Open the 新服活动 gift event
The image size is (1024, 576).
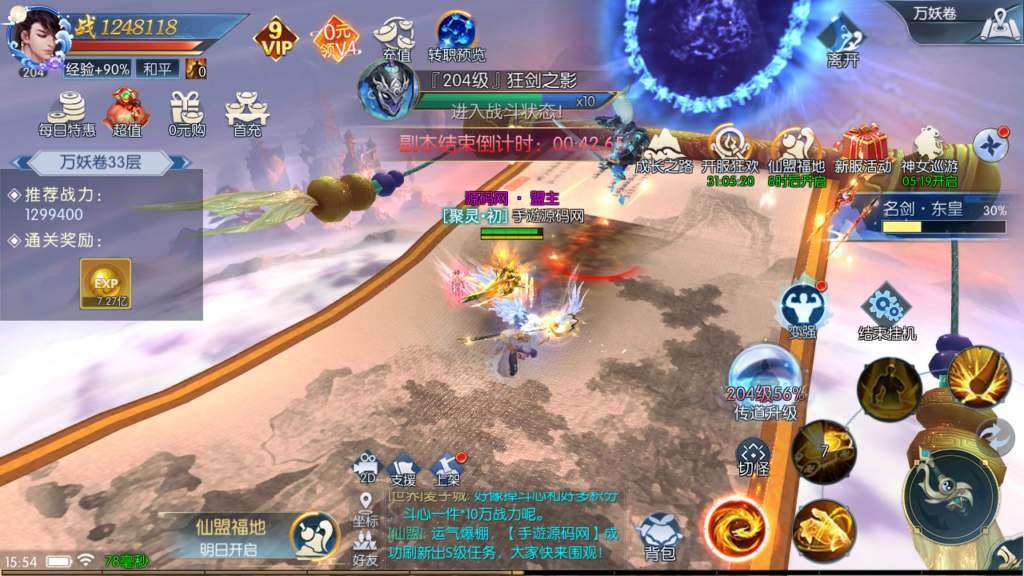(x=862, y=150)
